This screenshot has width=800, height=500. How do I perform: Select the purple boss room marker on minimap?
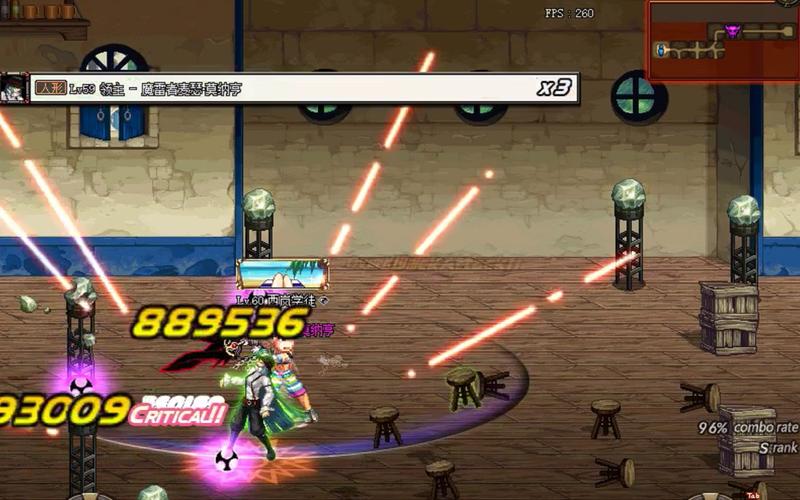733,32
